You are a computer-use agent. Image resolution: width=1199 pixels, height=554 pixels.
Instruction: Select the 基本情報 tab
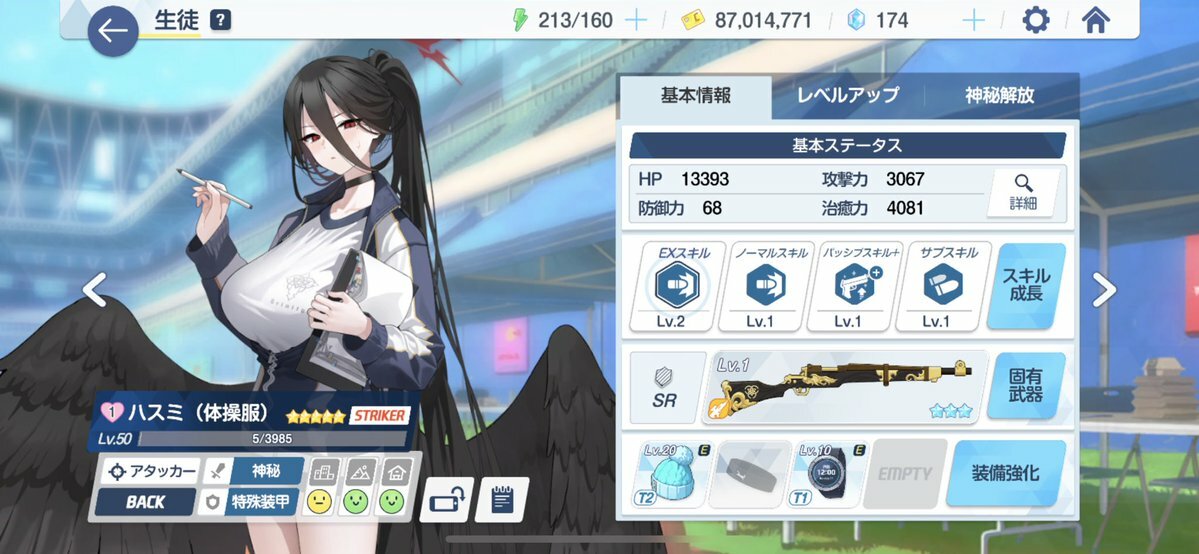click(695, 96)
